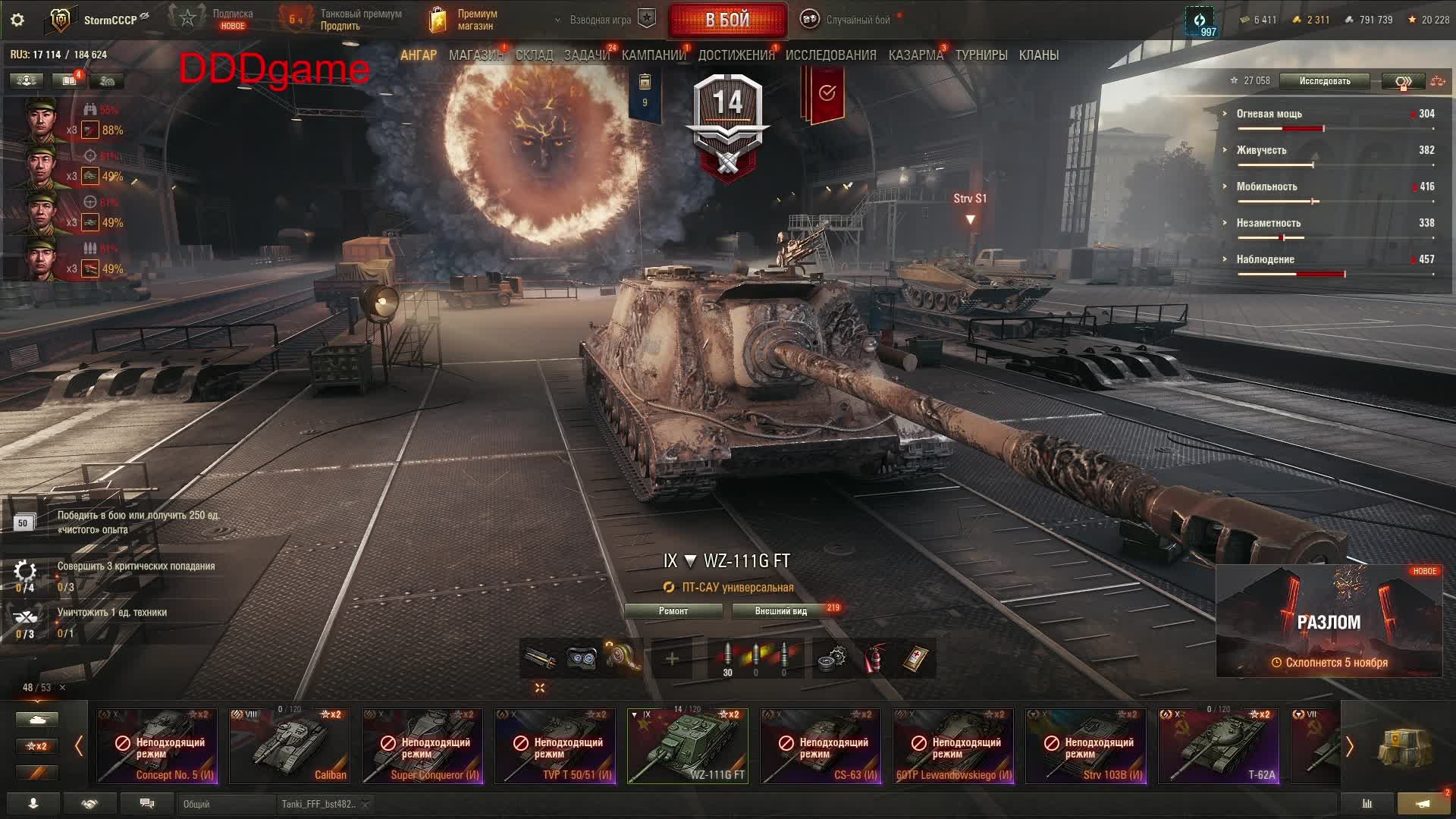Open the settings gear menu
1456x819 pixels.
17,20
